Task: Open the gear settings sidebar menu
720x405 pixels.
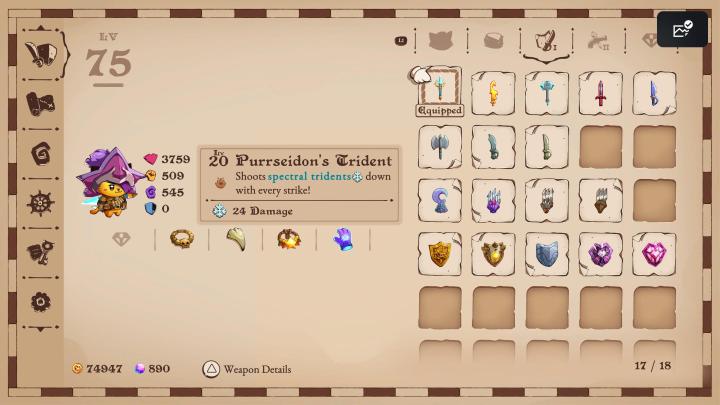Action: coord(41,301)
